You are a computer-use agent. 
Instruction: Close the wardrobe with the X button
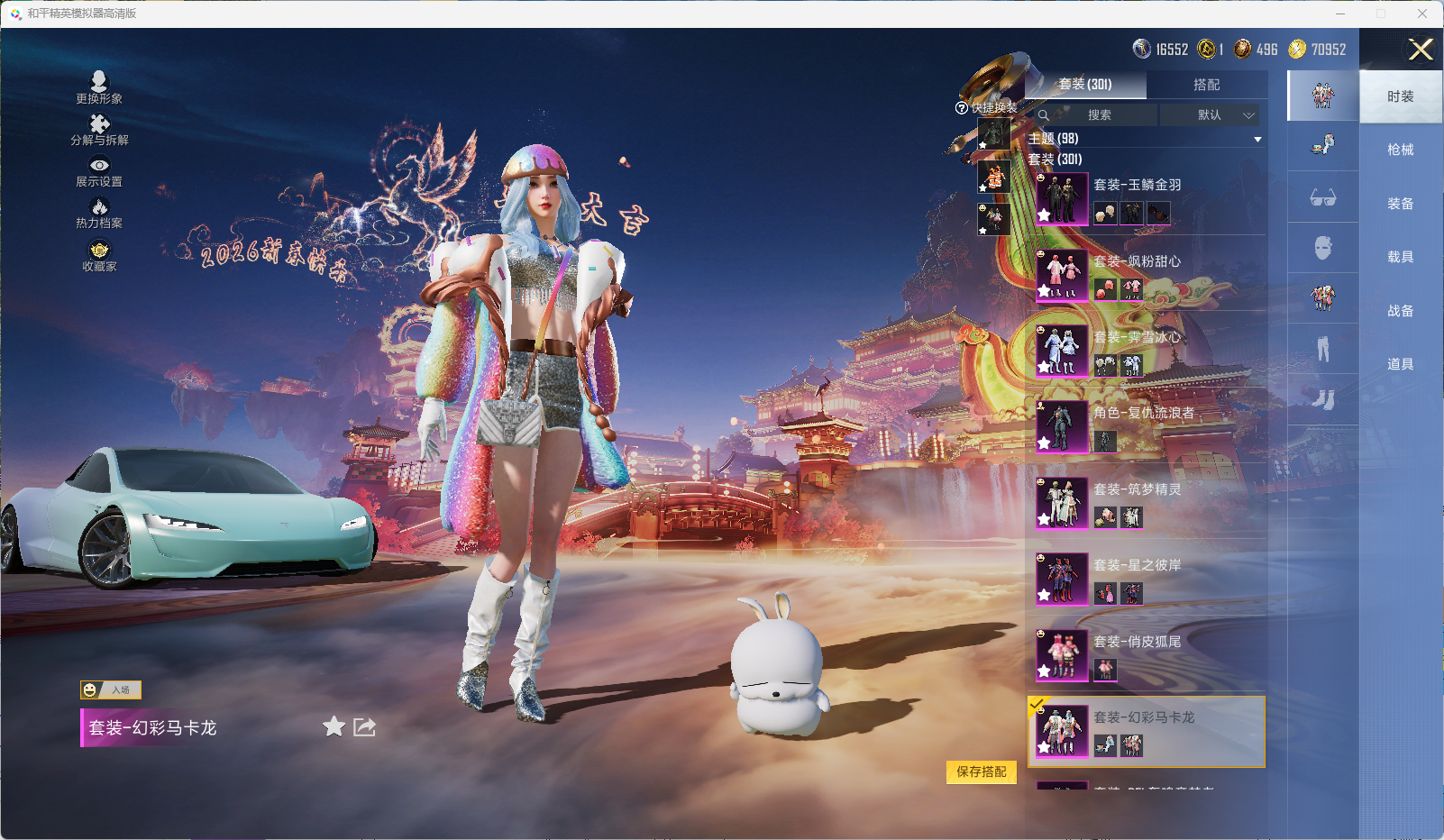tap(1421, 50)
